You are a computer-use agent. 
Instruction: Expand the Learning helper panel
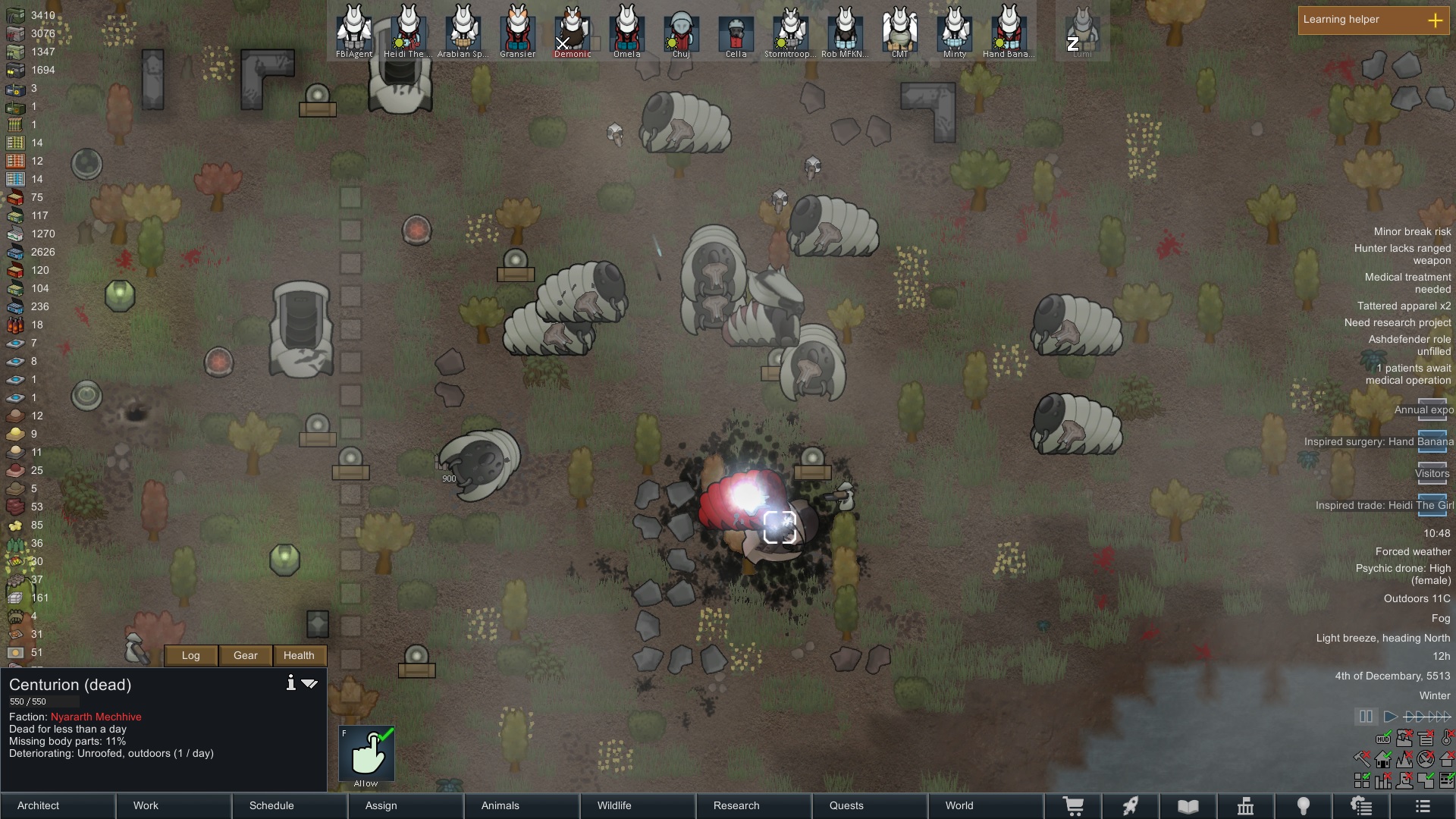[x=1435, y=20]
